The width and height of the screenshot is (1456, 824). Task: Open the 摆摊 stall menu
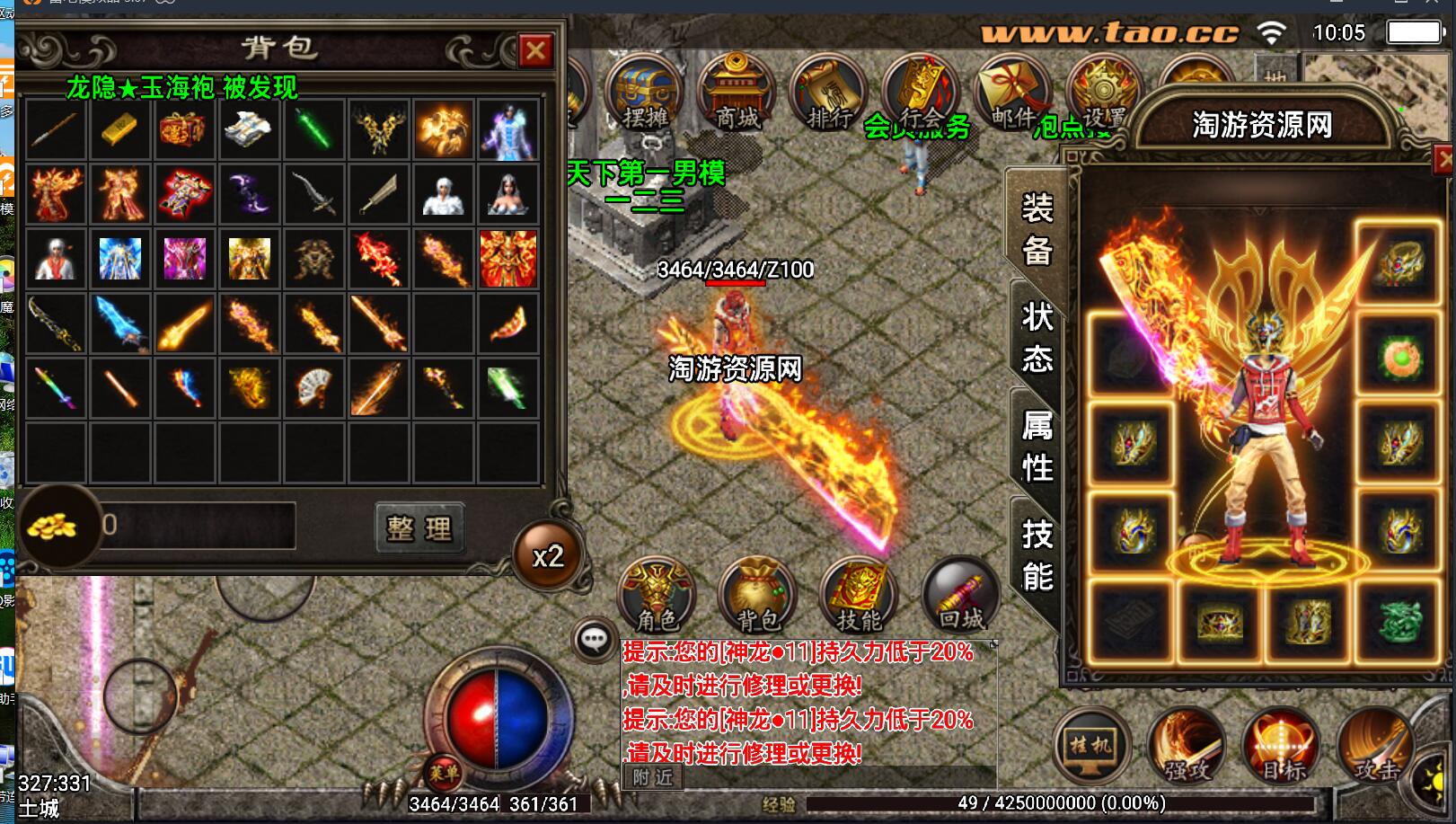pos(645,94)
